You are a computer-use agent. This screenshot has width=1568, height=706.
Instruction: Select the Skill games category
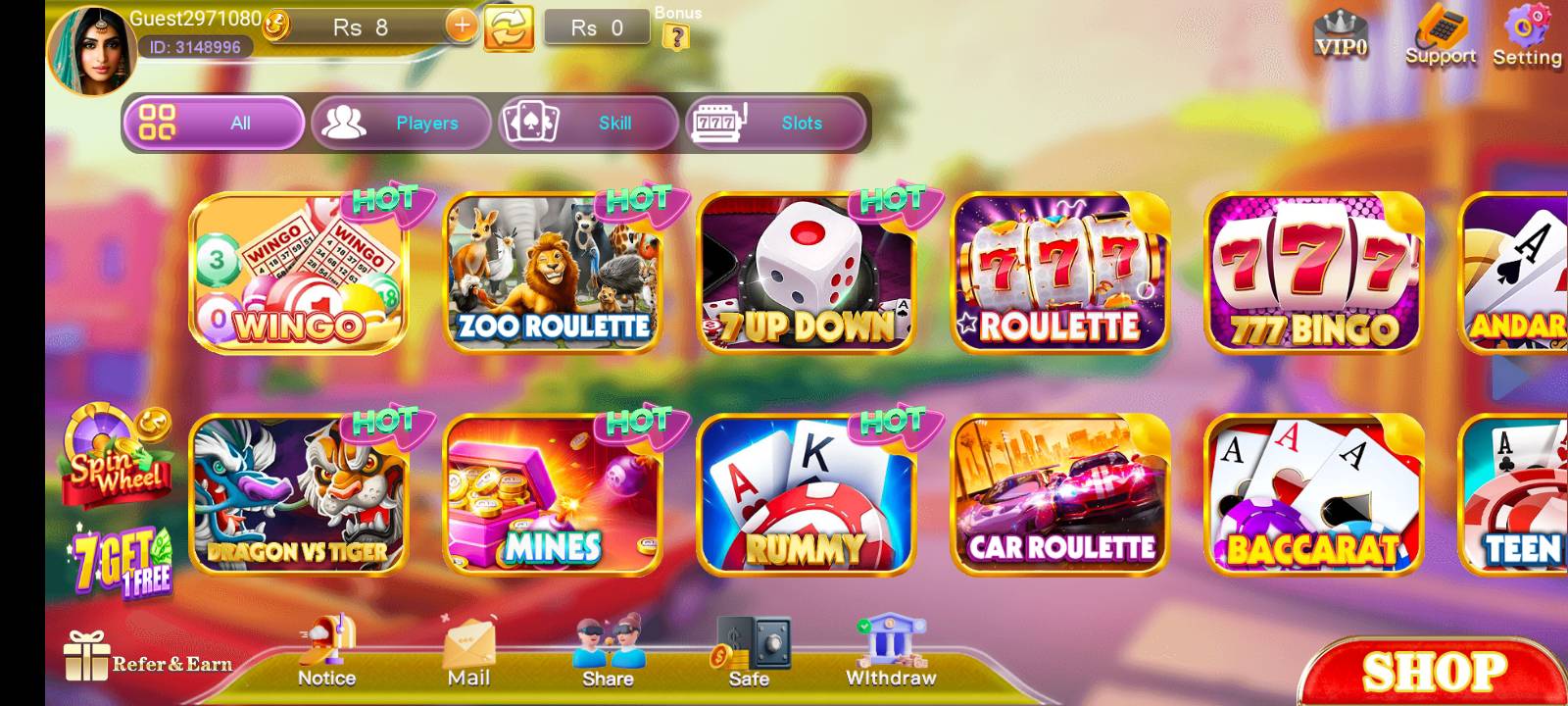pos(588,124)
